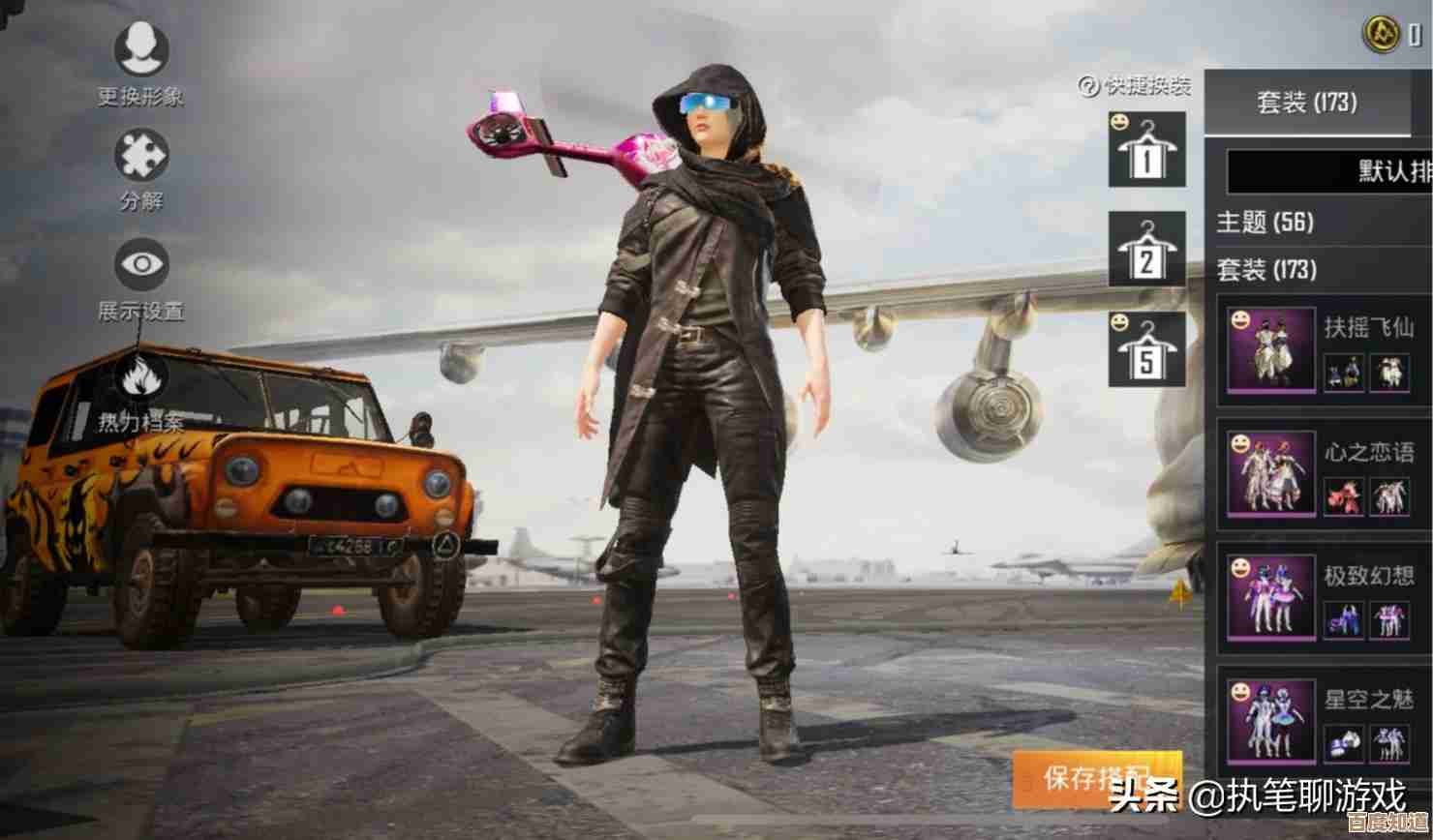Click the orange 保存搭配 save button
The width and height of the screenshot is (1433, 840).
coord(1095,777)
